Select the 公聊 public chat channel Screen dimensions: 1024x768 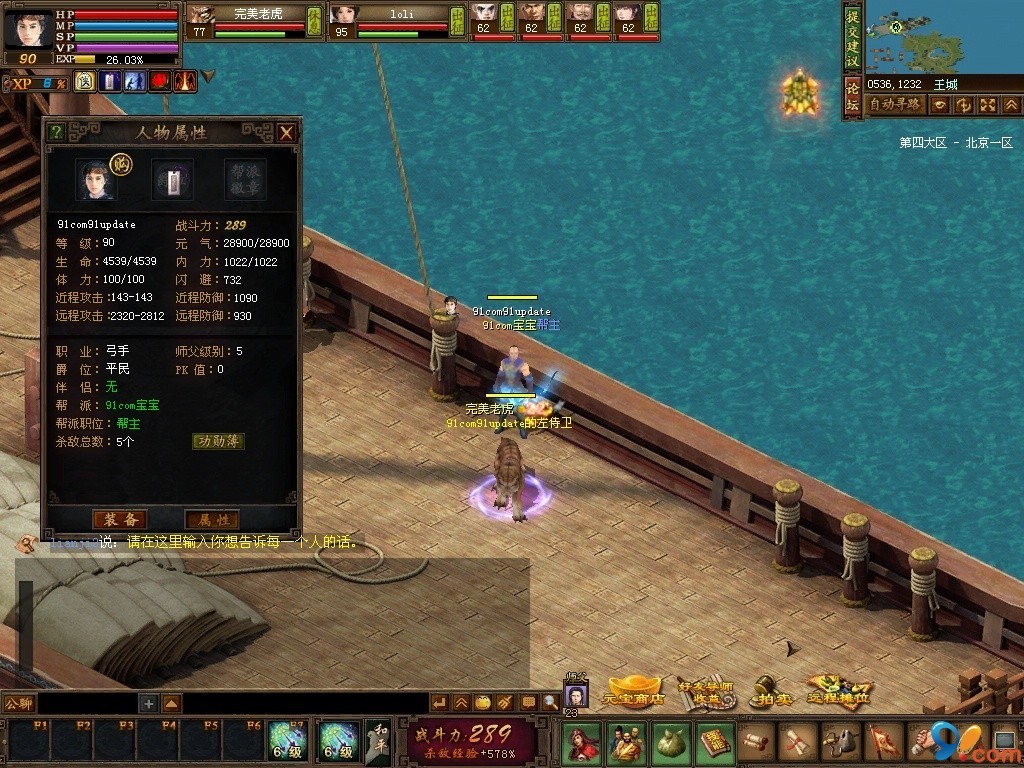tap(19, 703)
